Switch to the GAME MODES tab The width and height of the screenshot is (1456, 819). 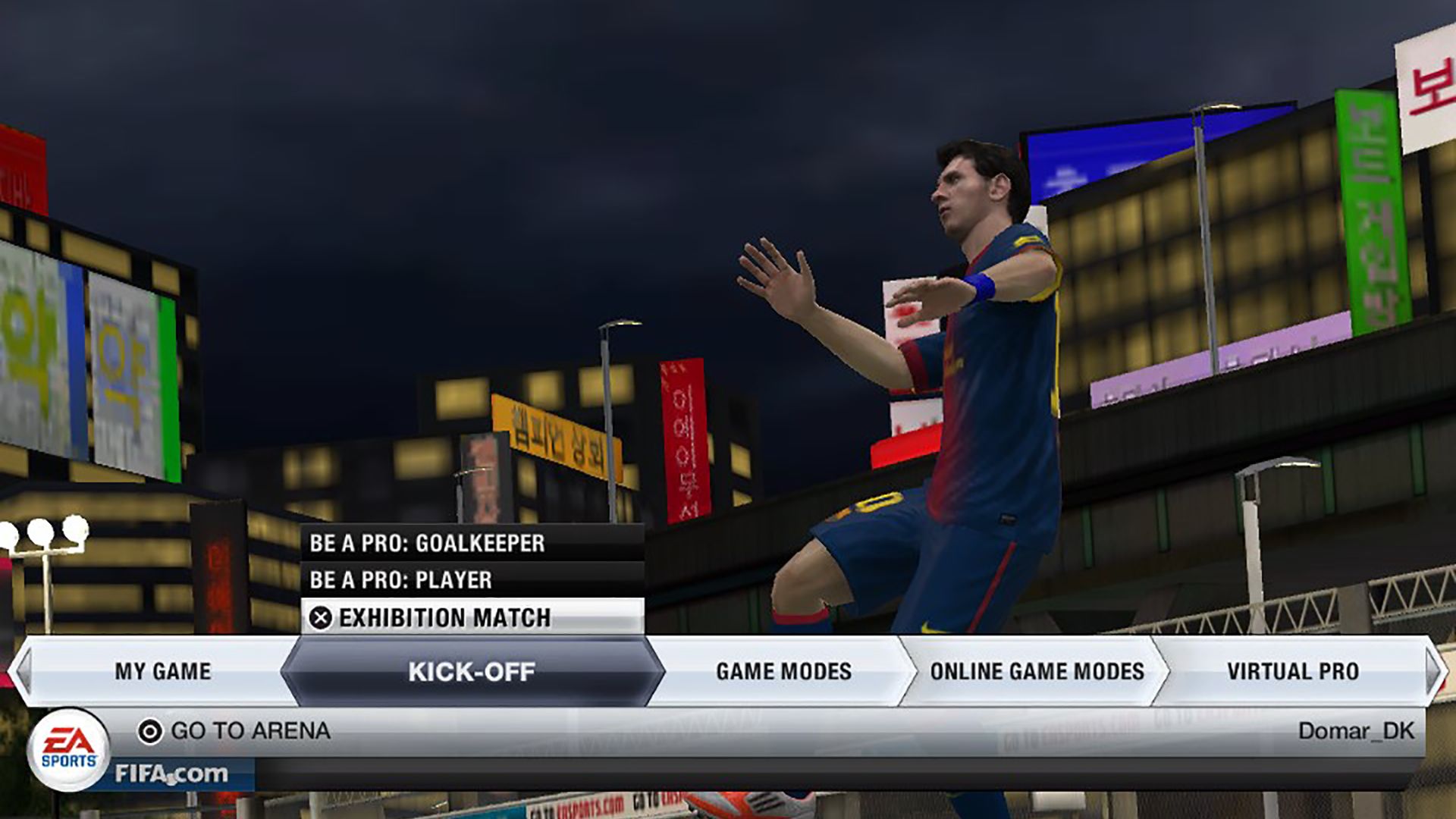click(783, 671)
